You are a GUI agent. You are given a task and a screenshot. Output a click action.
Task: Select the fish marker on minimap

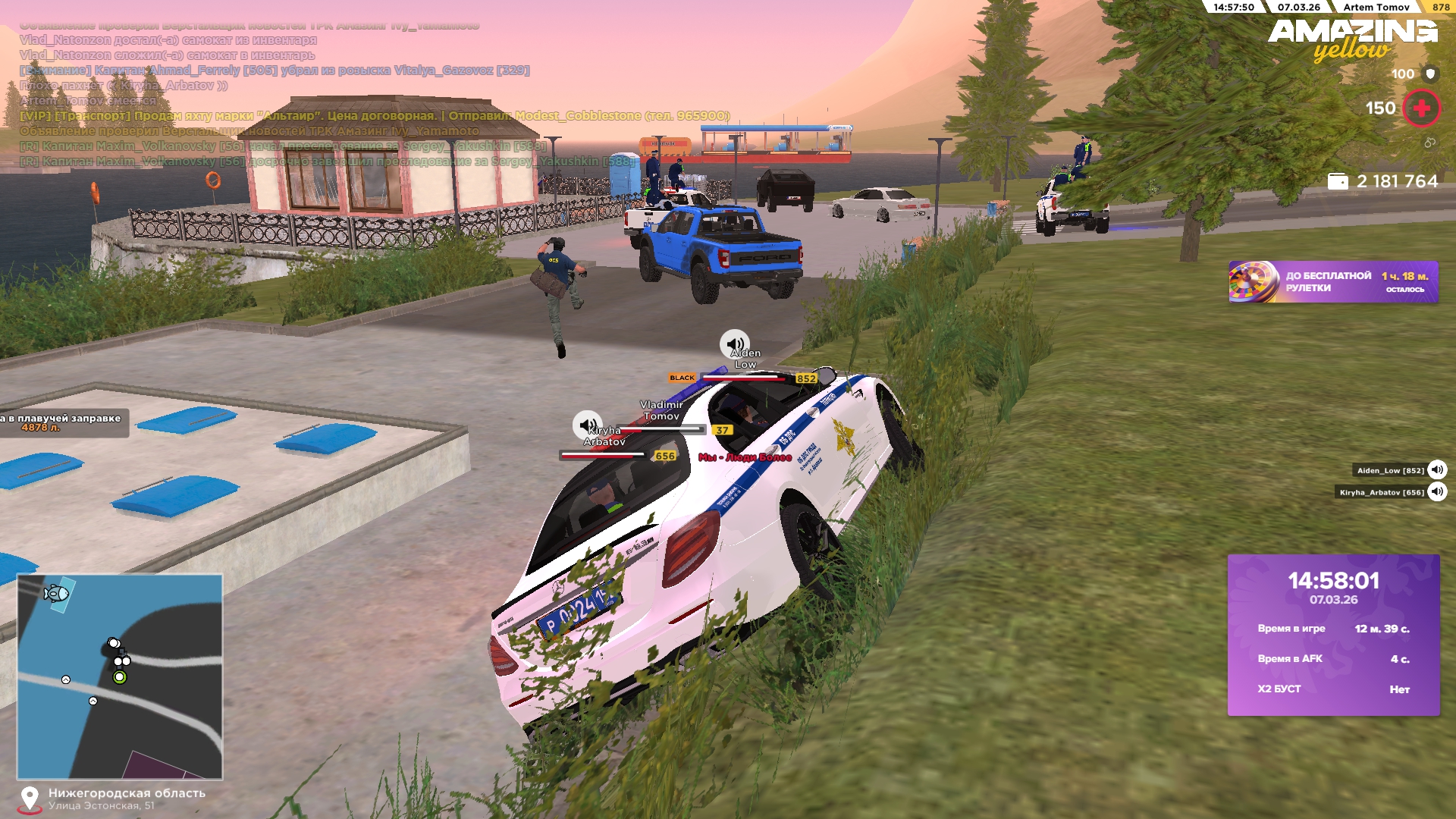click(57, 593)
